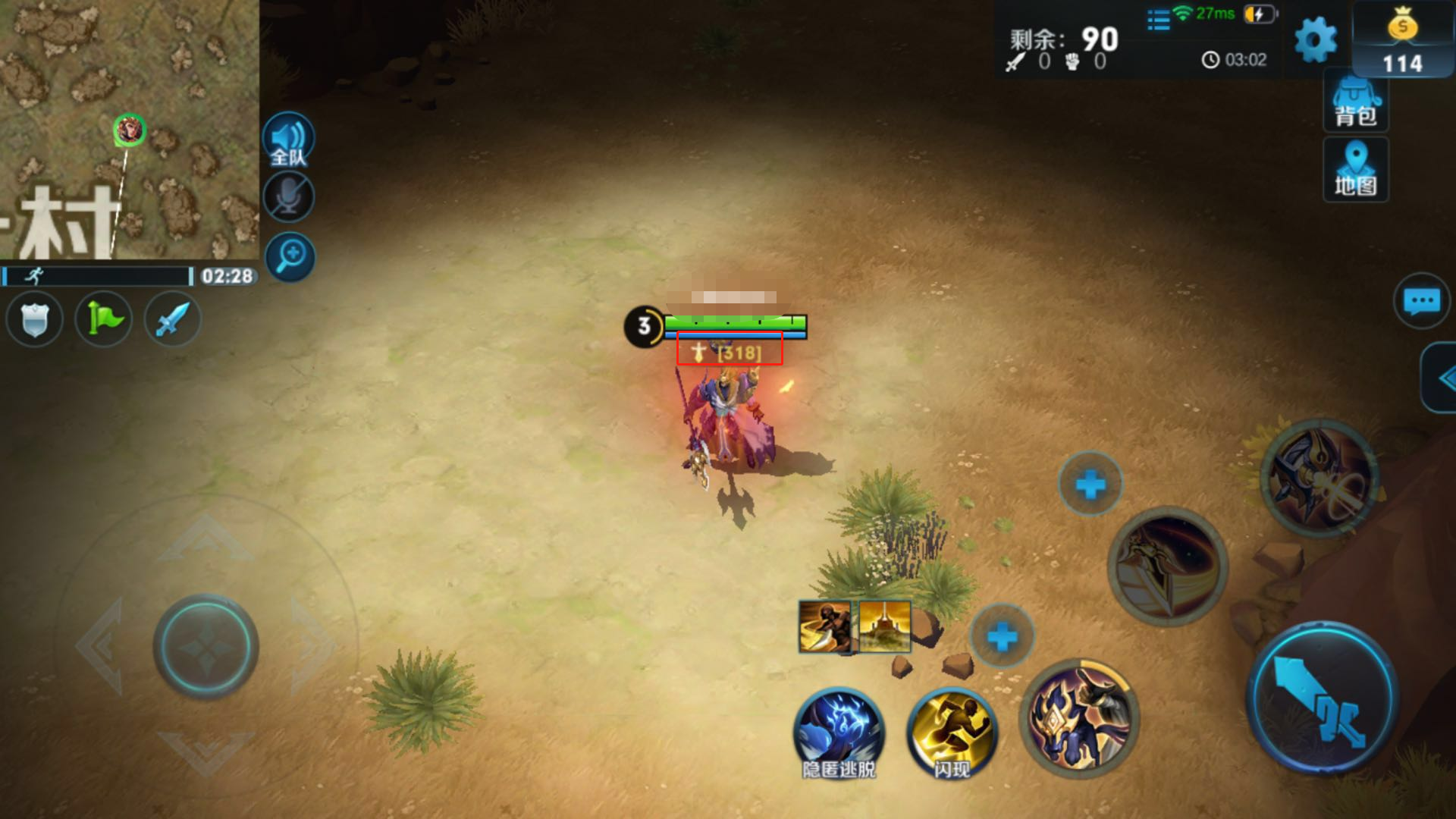
Task: Open the settings gear menu
Action: pyautogui.click(x=1316, y=39)
